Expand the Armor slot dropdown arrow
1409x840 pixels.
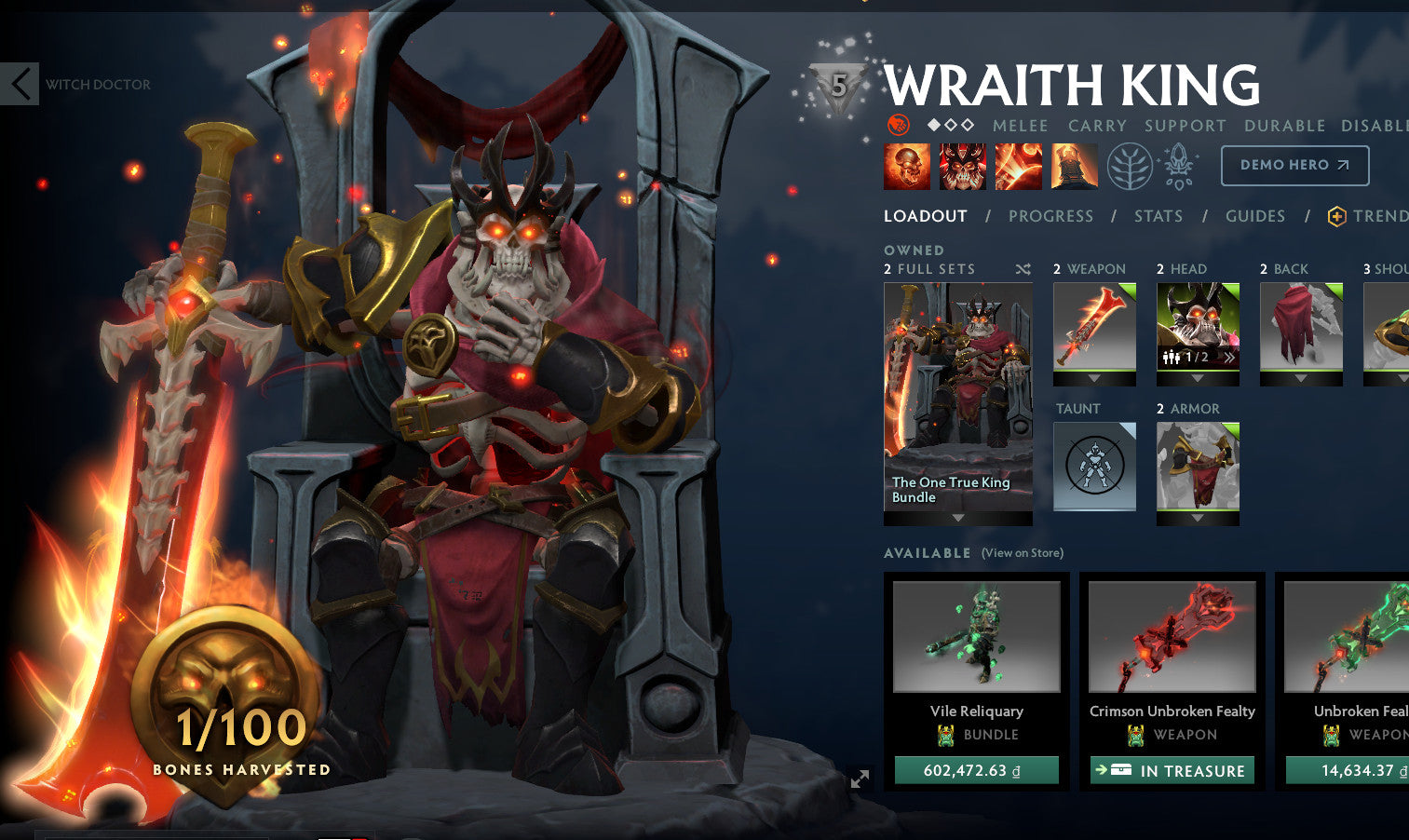coord(1198,518)
